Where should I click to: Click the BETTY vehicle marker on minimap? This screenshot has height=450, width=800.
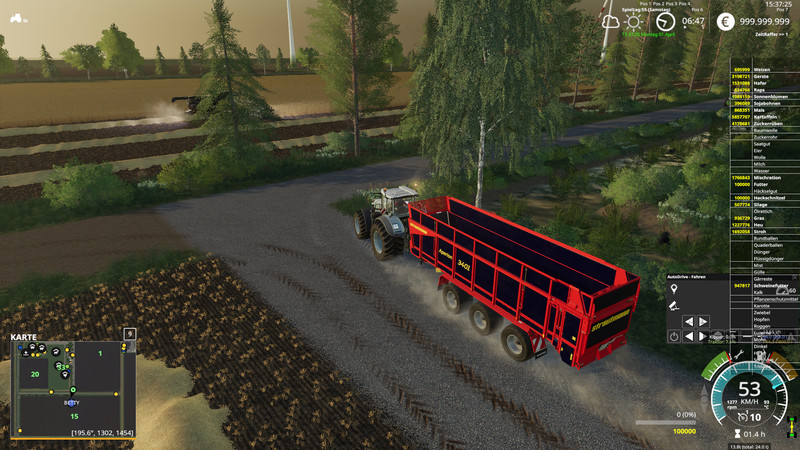[71, 401]
